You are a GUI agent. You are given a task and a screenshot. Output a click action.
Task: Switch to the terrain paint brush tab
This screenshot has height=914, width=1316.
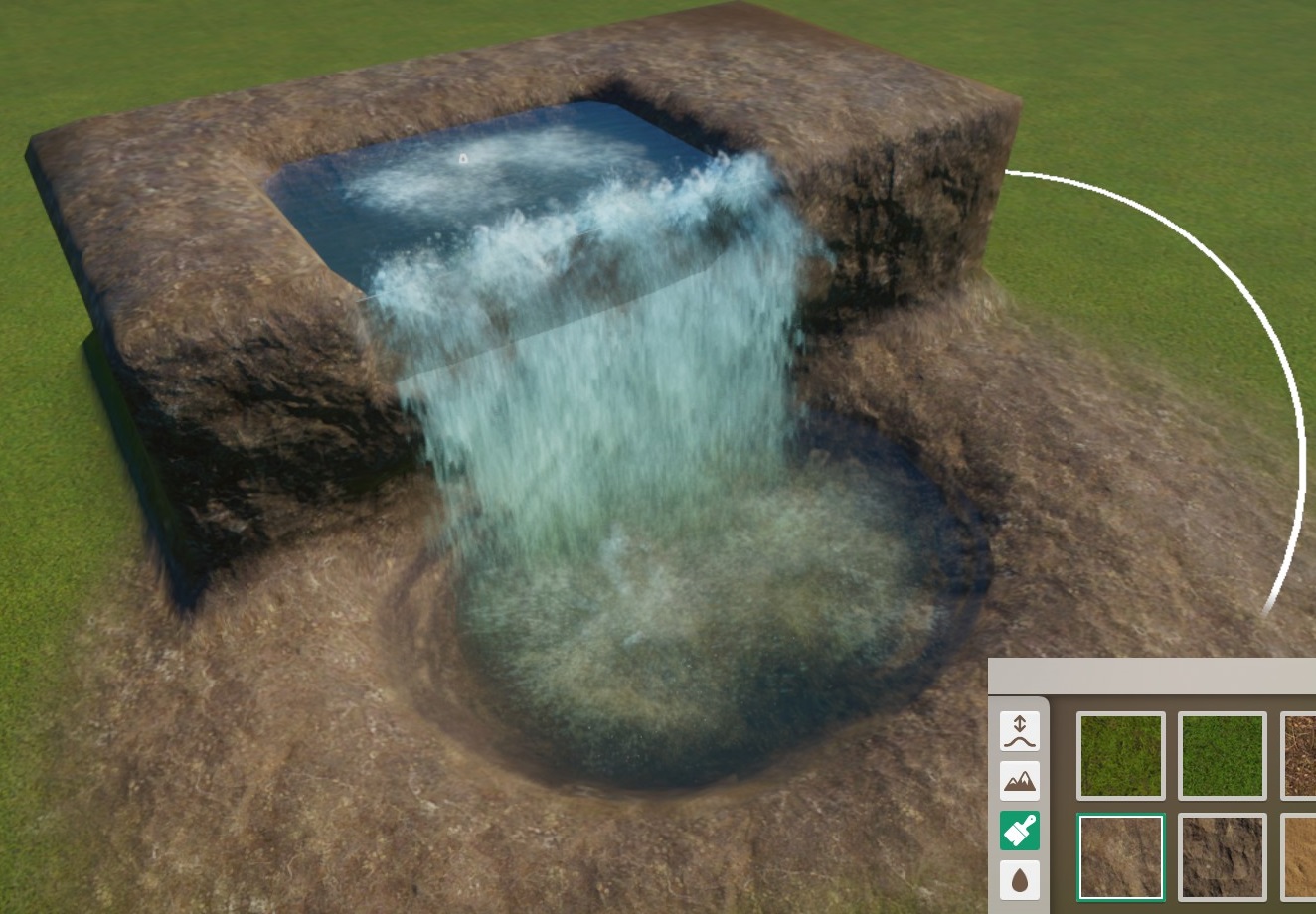pyautogui.click(x=1019, y=831)
